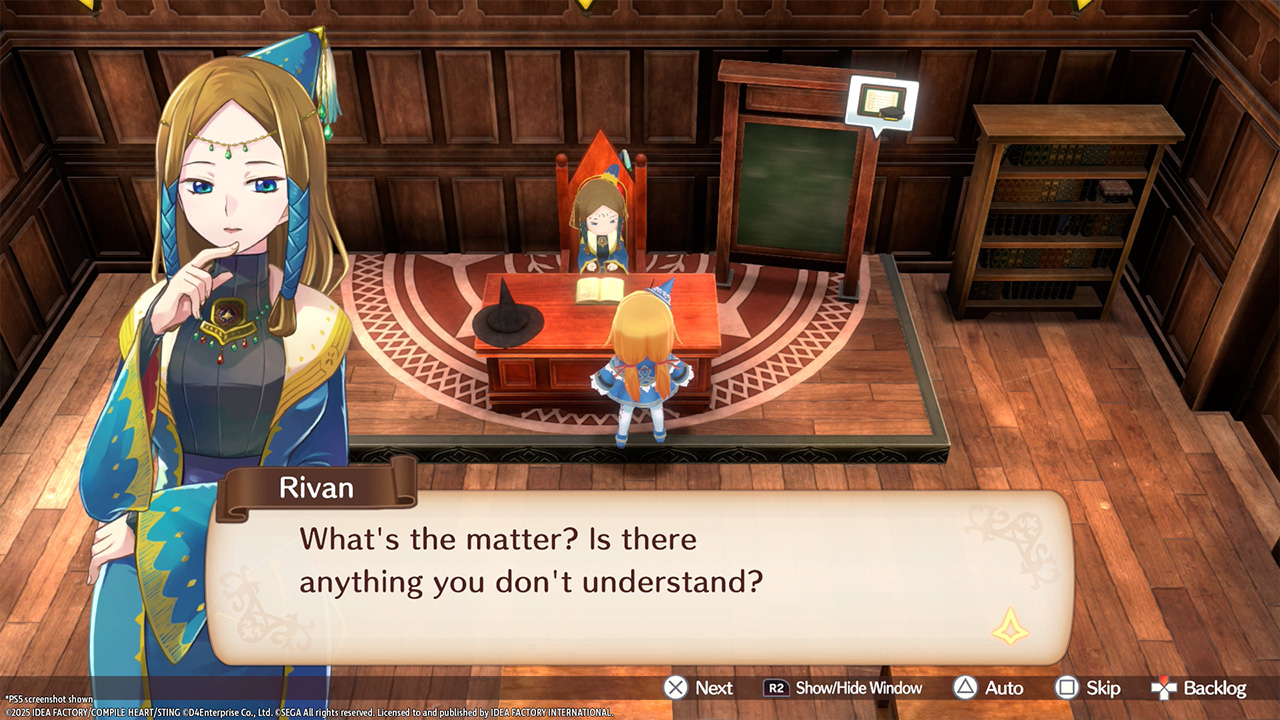Select the study book bubble above blackboard
1280x720 pixels.
point(880,103)
